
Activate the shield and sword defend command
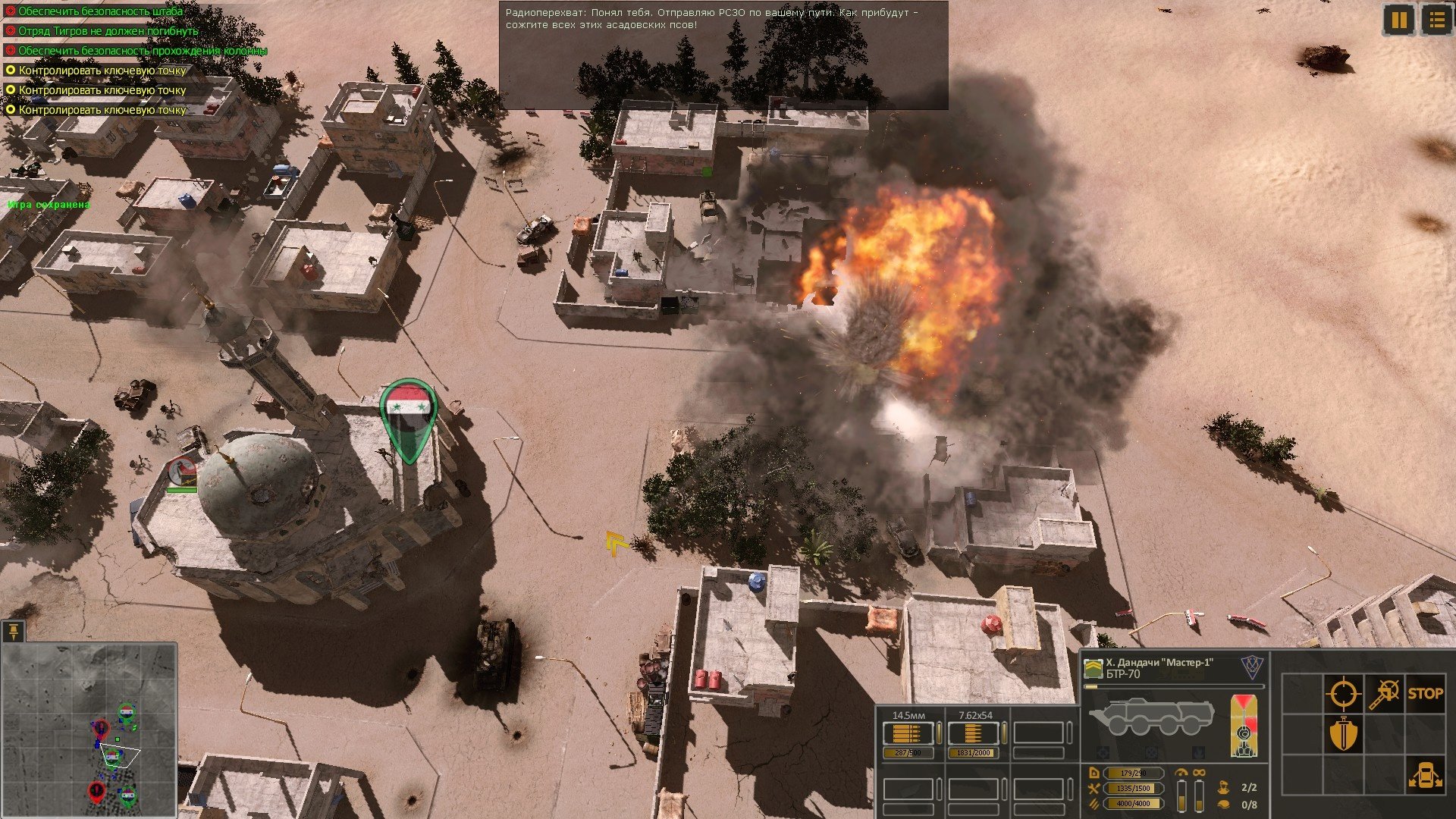tap(1342, 734)
